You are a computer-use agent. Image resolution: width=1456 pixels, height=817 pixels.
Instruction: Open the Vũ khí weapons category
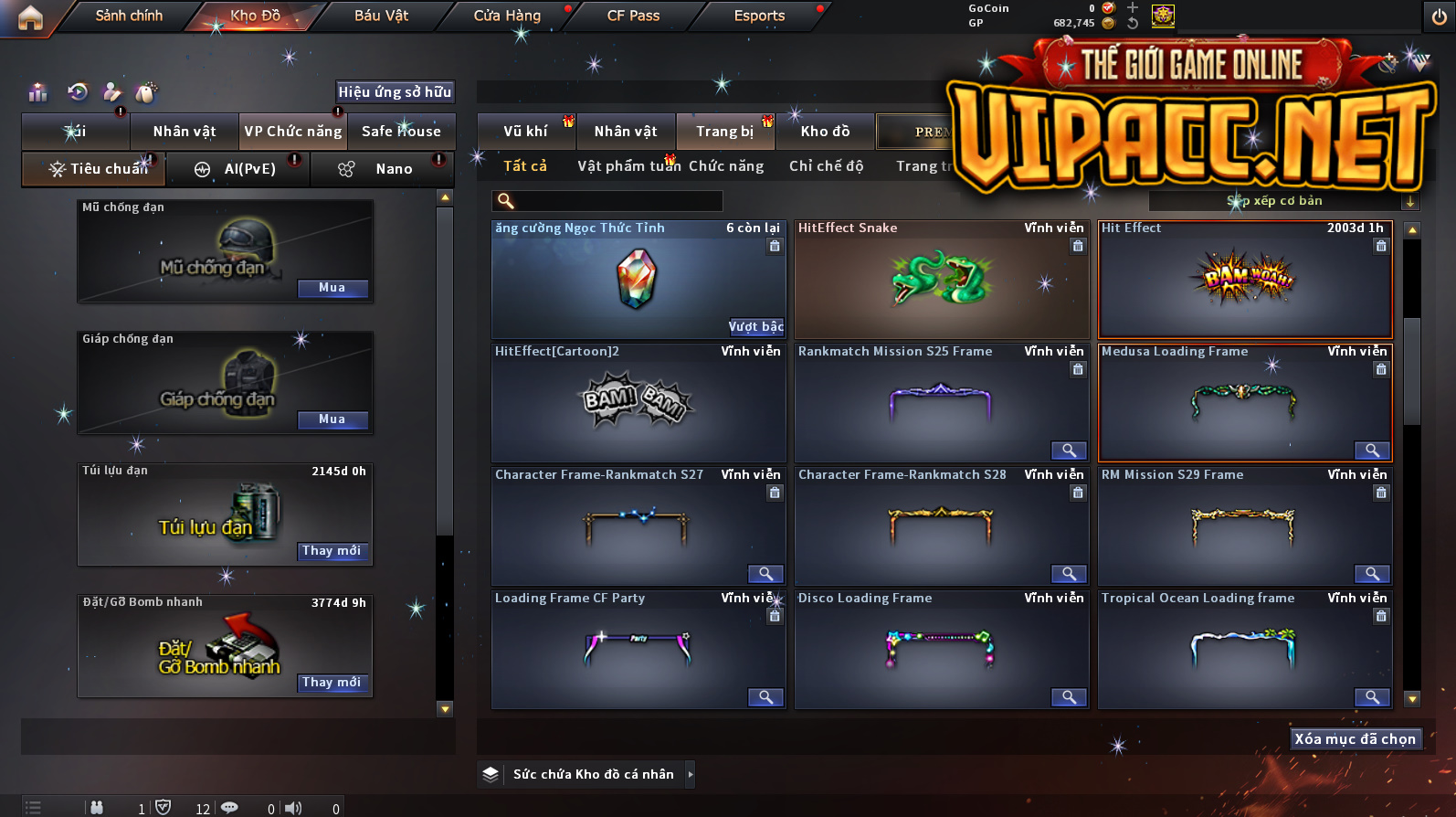tap(525, 132)
